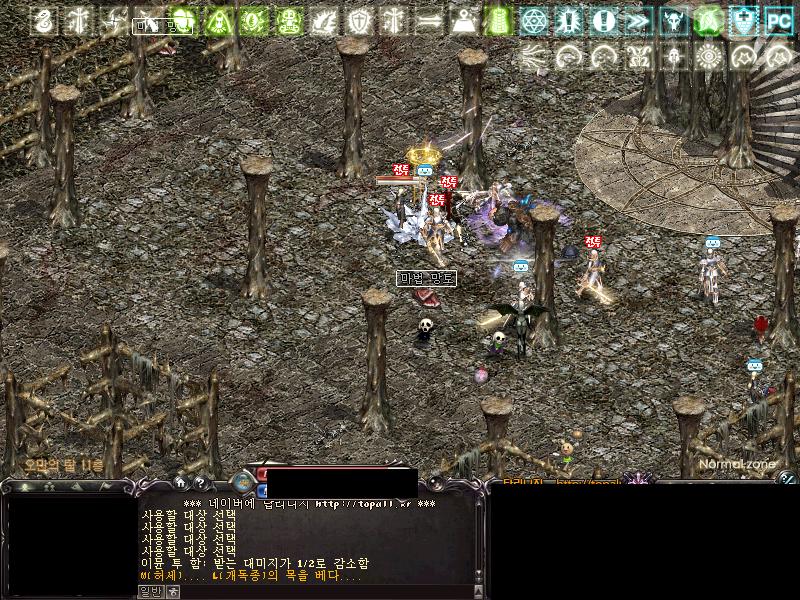
Task: Click the home button above the chat
Action: tap(180, 483)
